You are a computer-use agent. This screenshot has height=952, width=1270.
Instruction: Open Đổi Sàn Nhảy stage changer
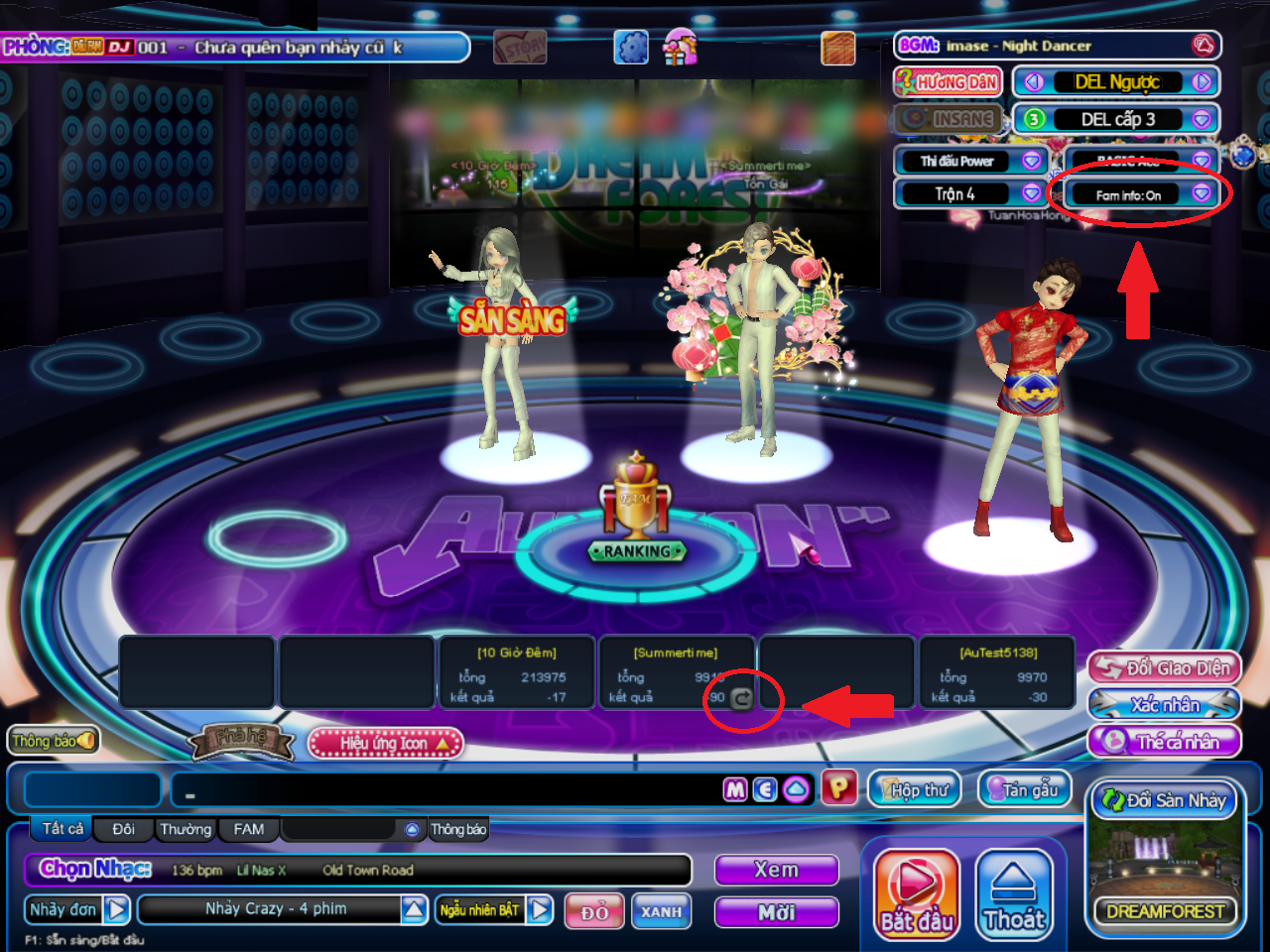coord(1165,800)
